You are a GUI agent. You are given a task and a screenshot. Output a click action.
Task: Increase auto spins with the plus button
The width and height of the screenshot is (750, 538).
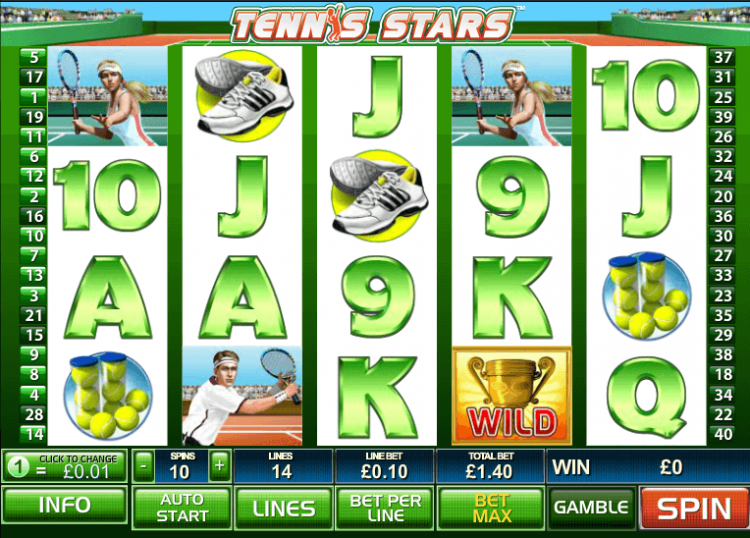pyautogui.click(x=220, y=465)
